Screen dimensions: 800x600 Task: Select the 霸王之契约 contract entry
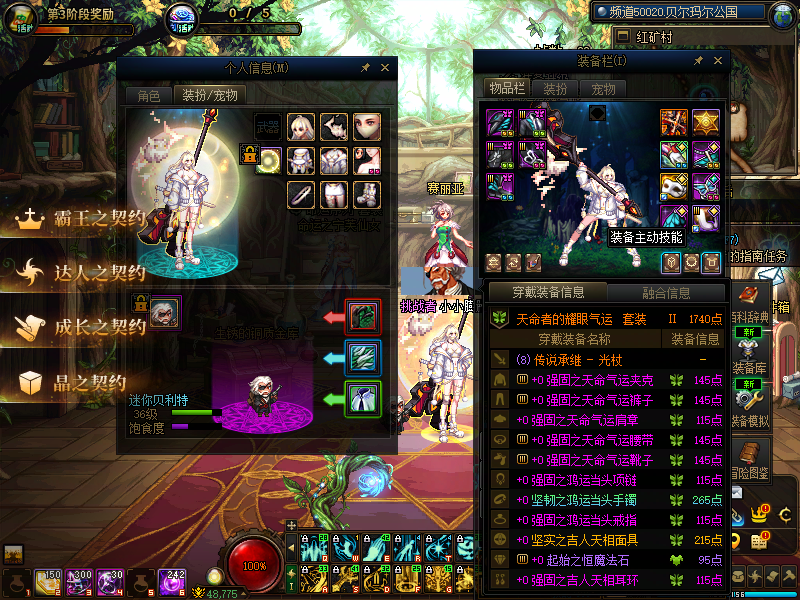click(85, 218)
